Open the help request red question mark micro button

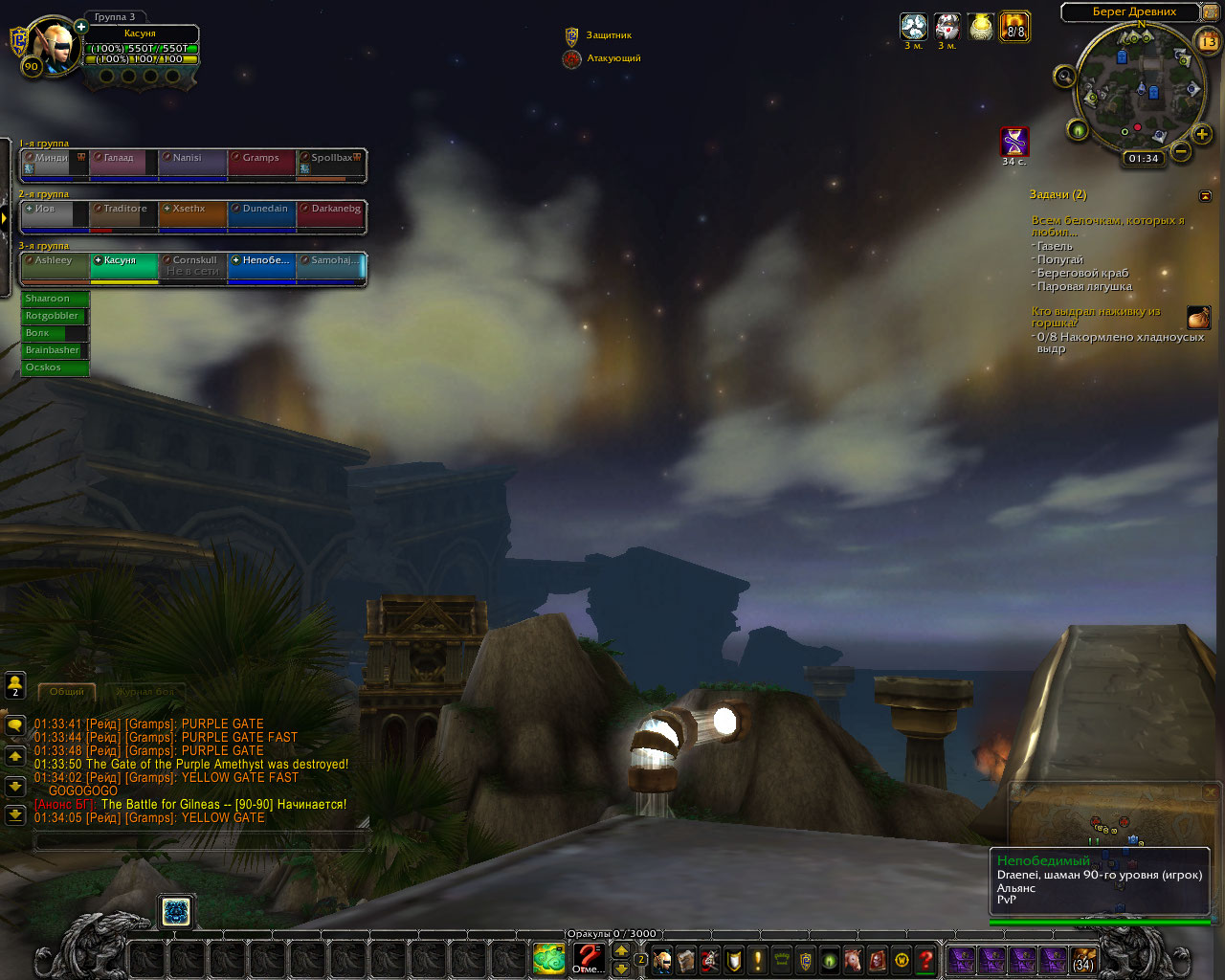coord(925,960)
